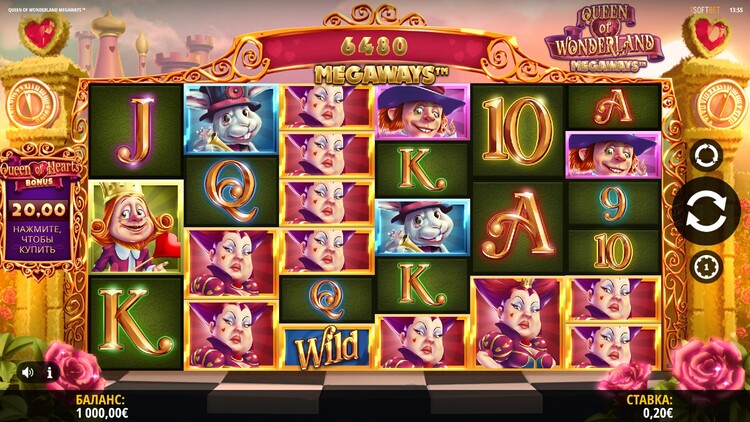
Task: Spin the reels with the large spin button
Action: pos(706,211)
